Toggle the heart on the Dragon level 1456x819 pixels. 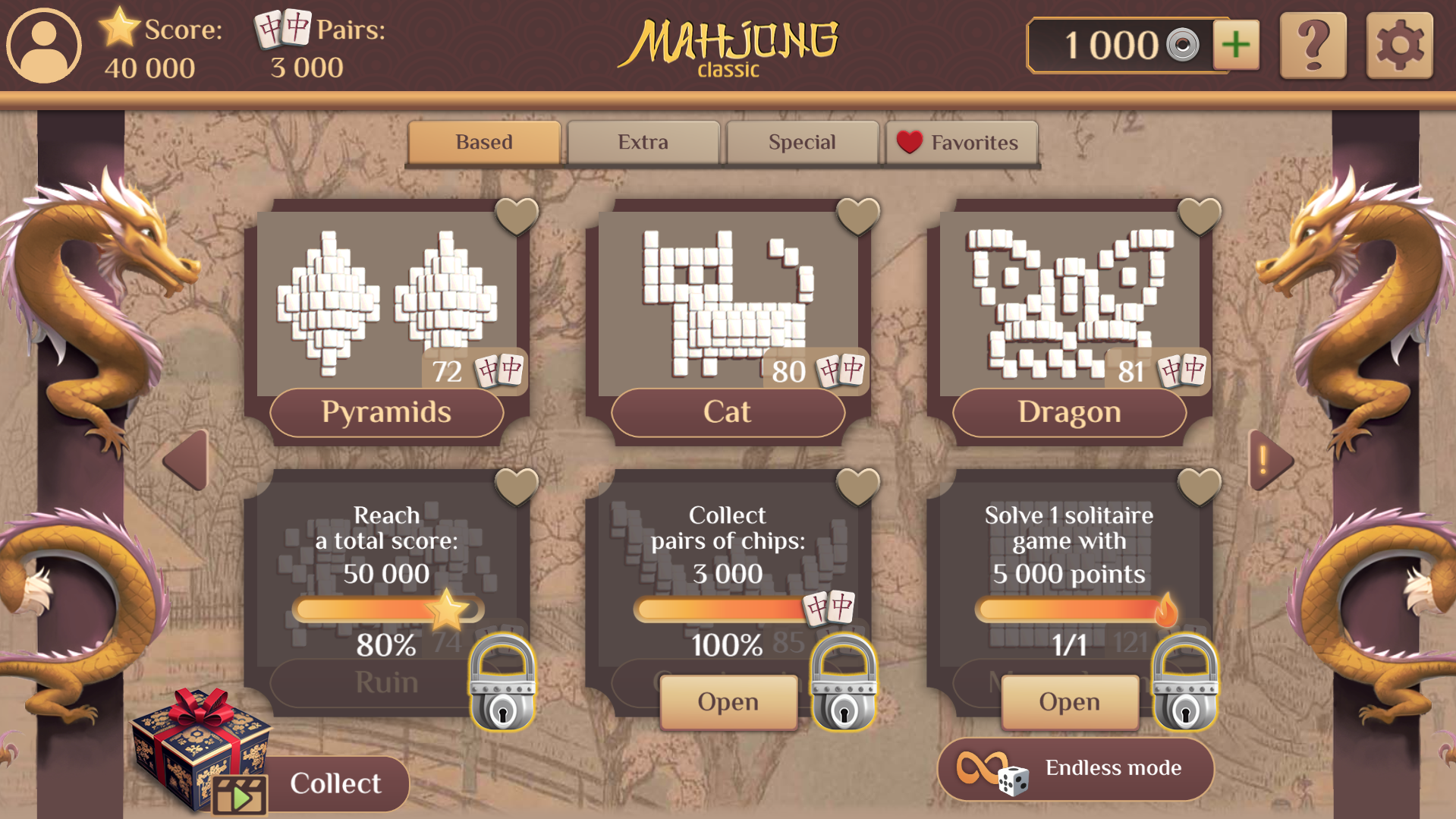1199,215
